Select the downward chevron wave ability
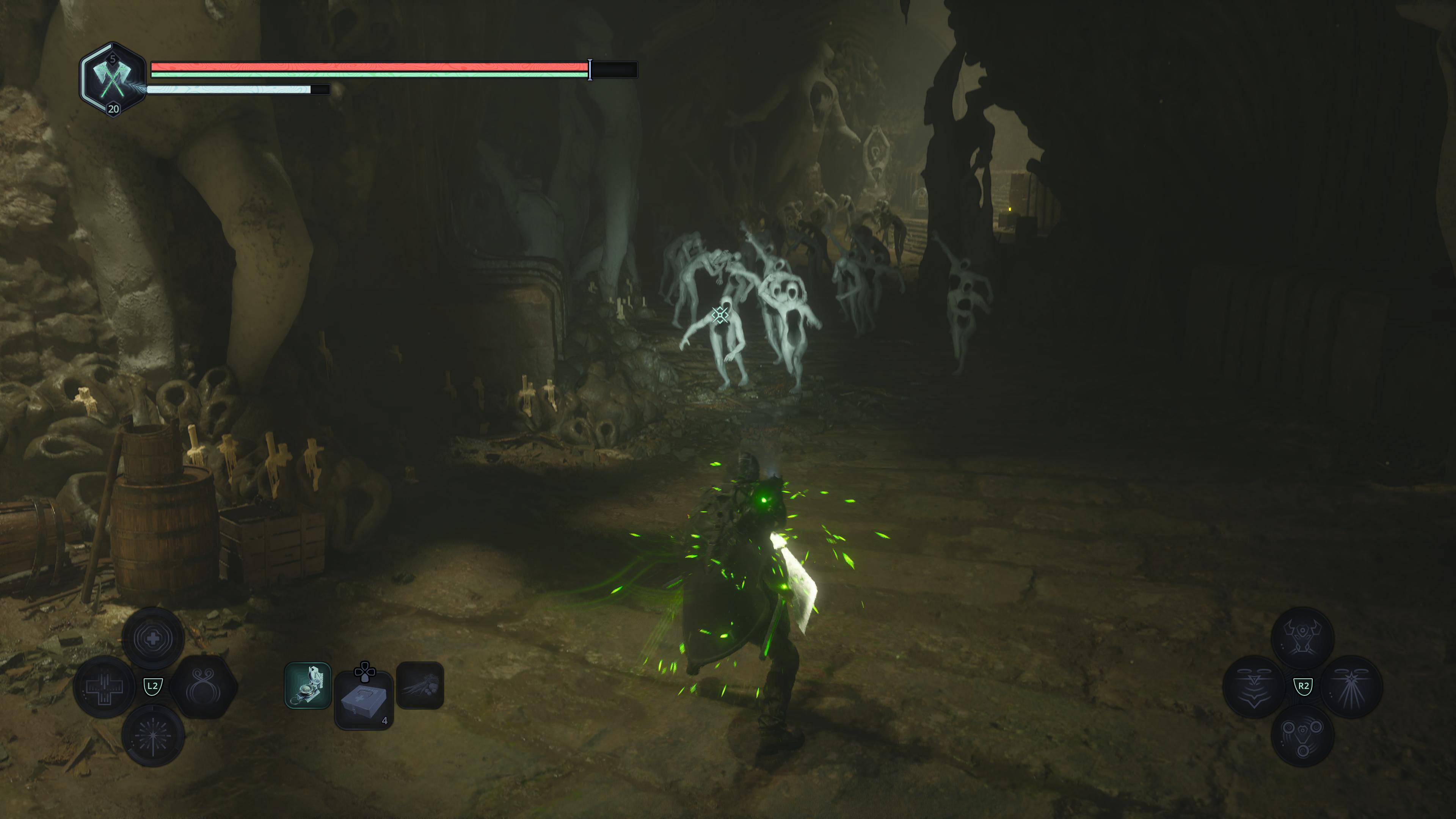The height and width of the screenshot is (819, 1456). click(x=1254, y=686)
